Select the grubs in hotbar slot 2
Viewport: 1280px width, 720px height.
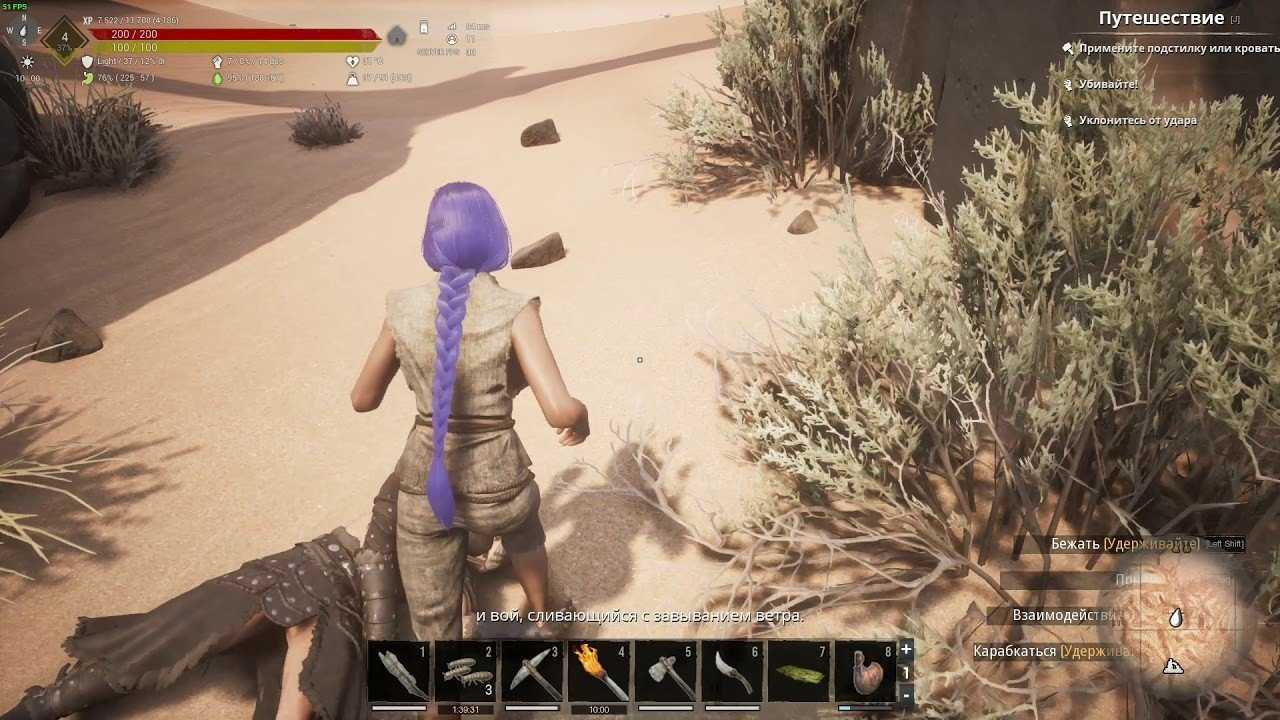(x=466, y=672)
